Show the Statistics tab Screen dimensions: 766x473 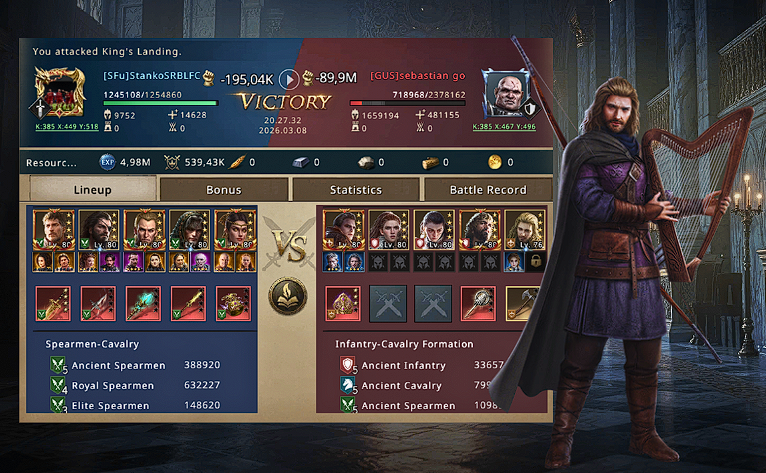point(356,189)
